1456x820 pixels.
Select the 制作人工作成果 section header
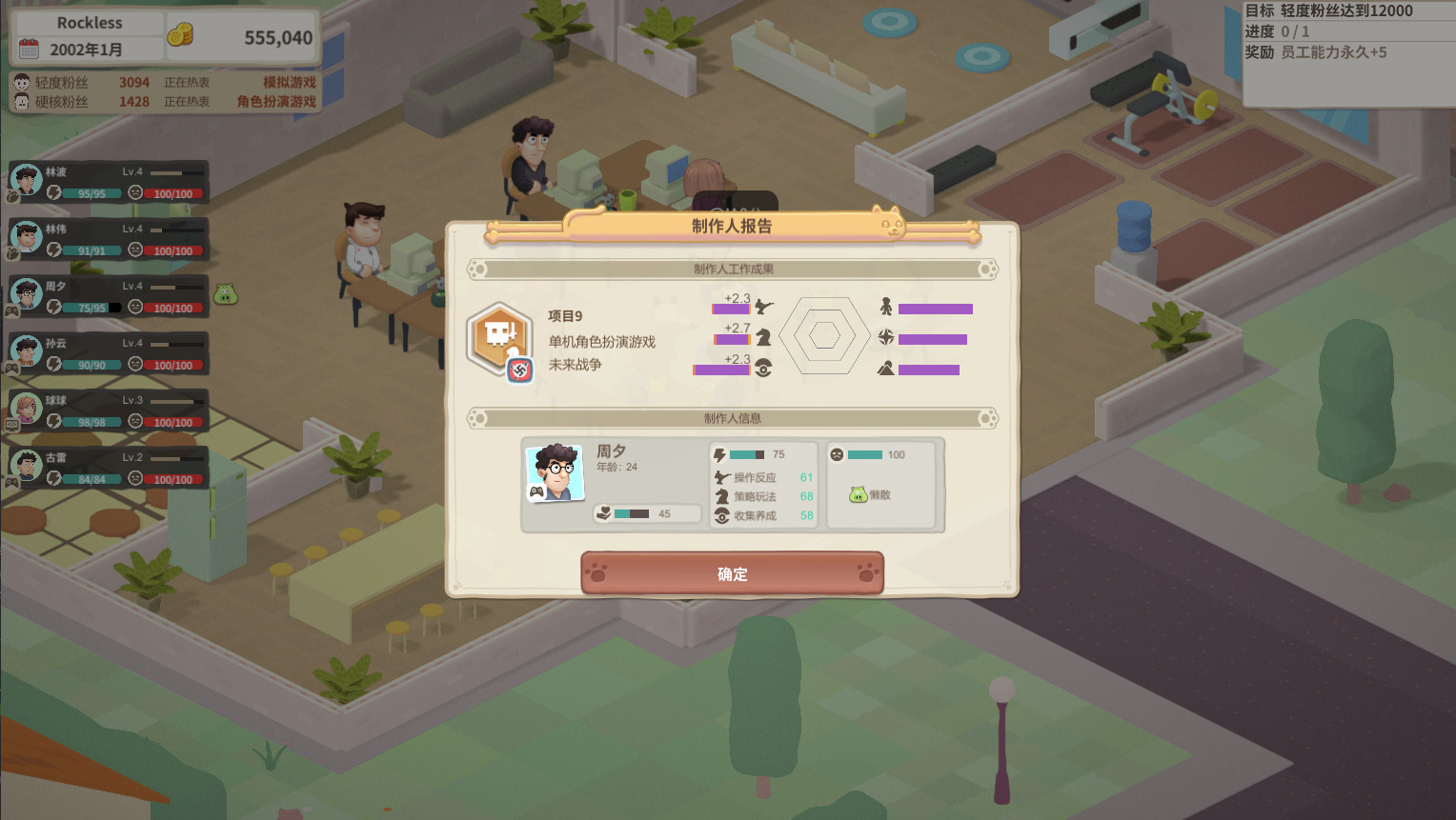(x=733, y=269)
